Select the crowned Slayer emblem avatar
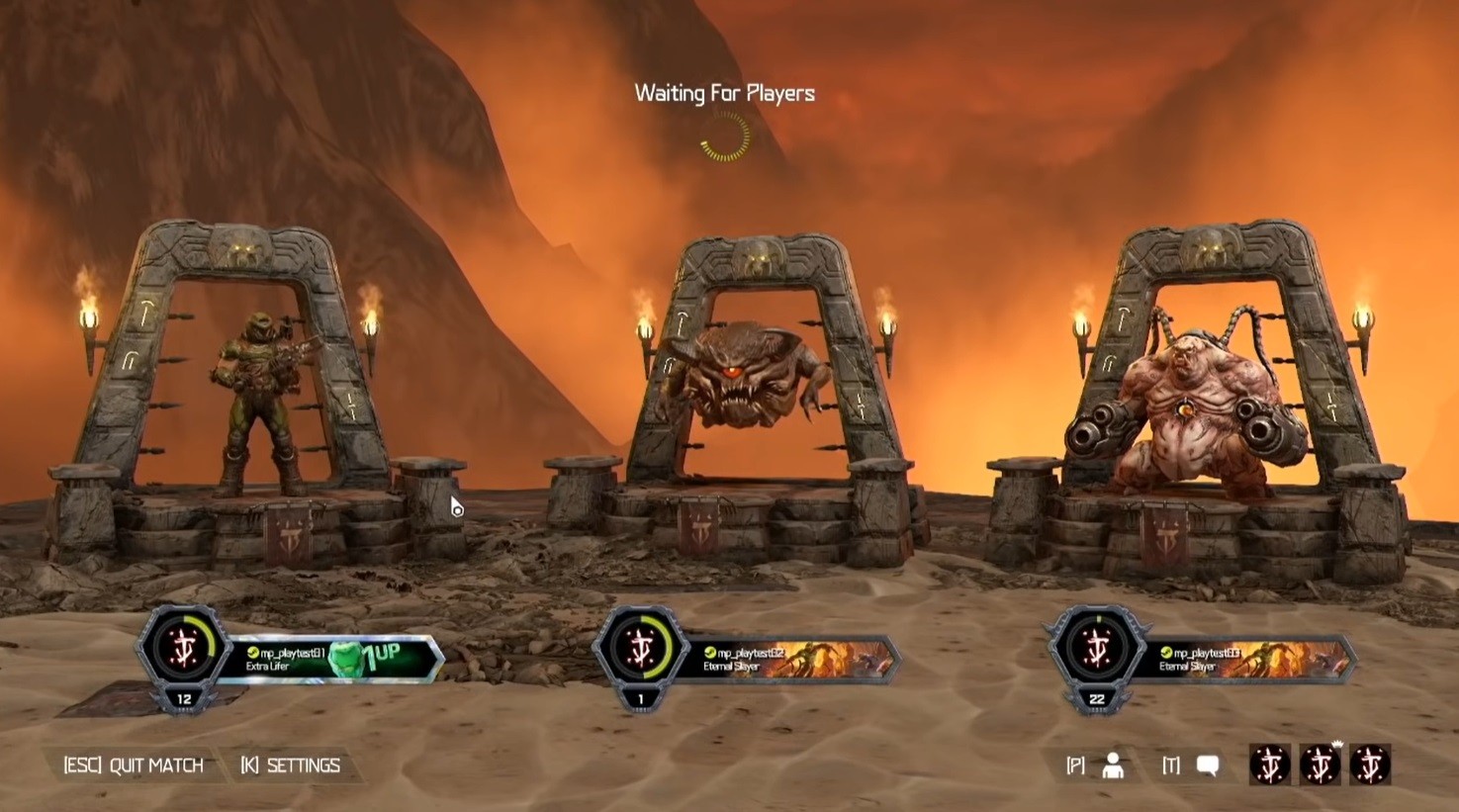Viewport: 1459px width, 812px height. (1321, 765)
